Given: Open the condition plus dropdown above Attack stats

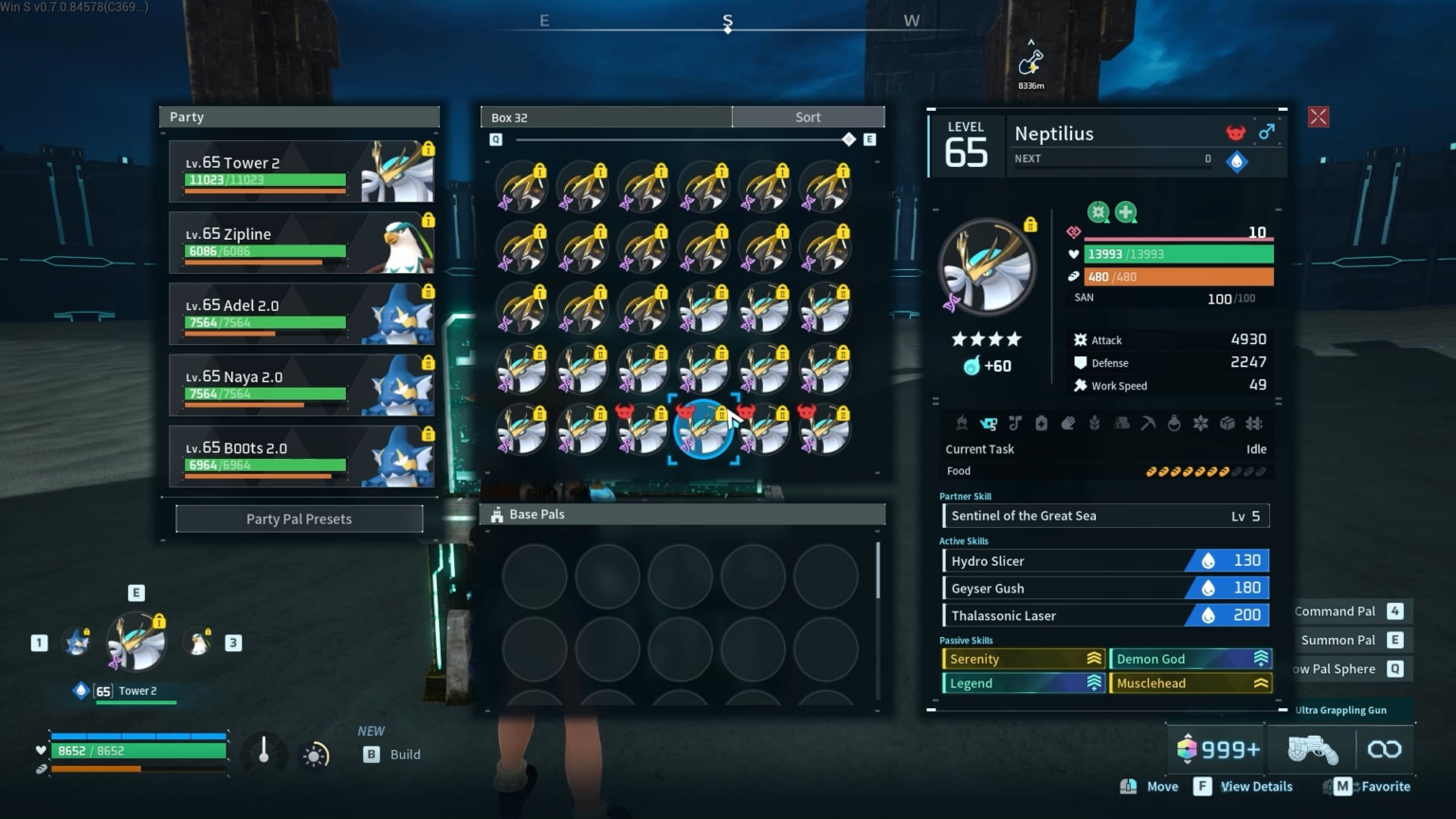Looking at the screenshot, I should pyautogui.click(x=1124, y=212).
